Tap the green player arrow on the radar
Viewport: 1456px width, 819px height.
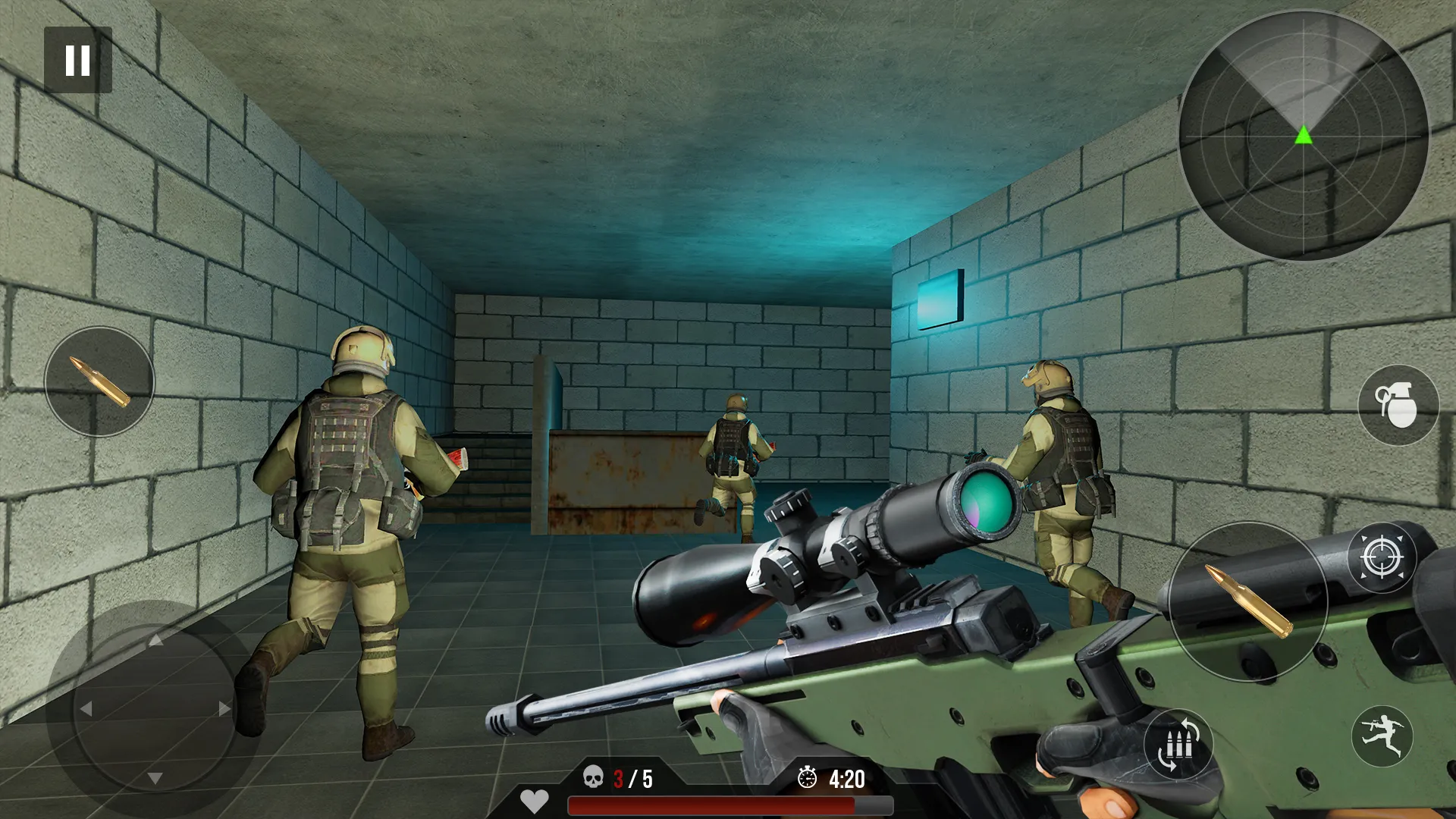pyautogui.click(x=1303, y=135)
